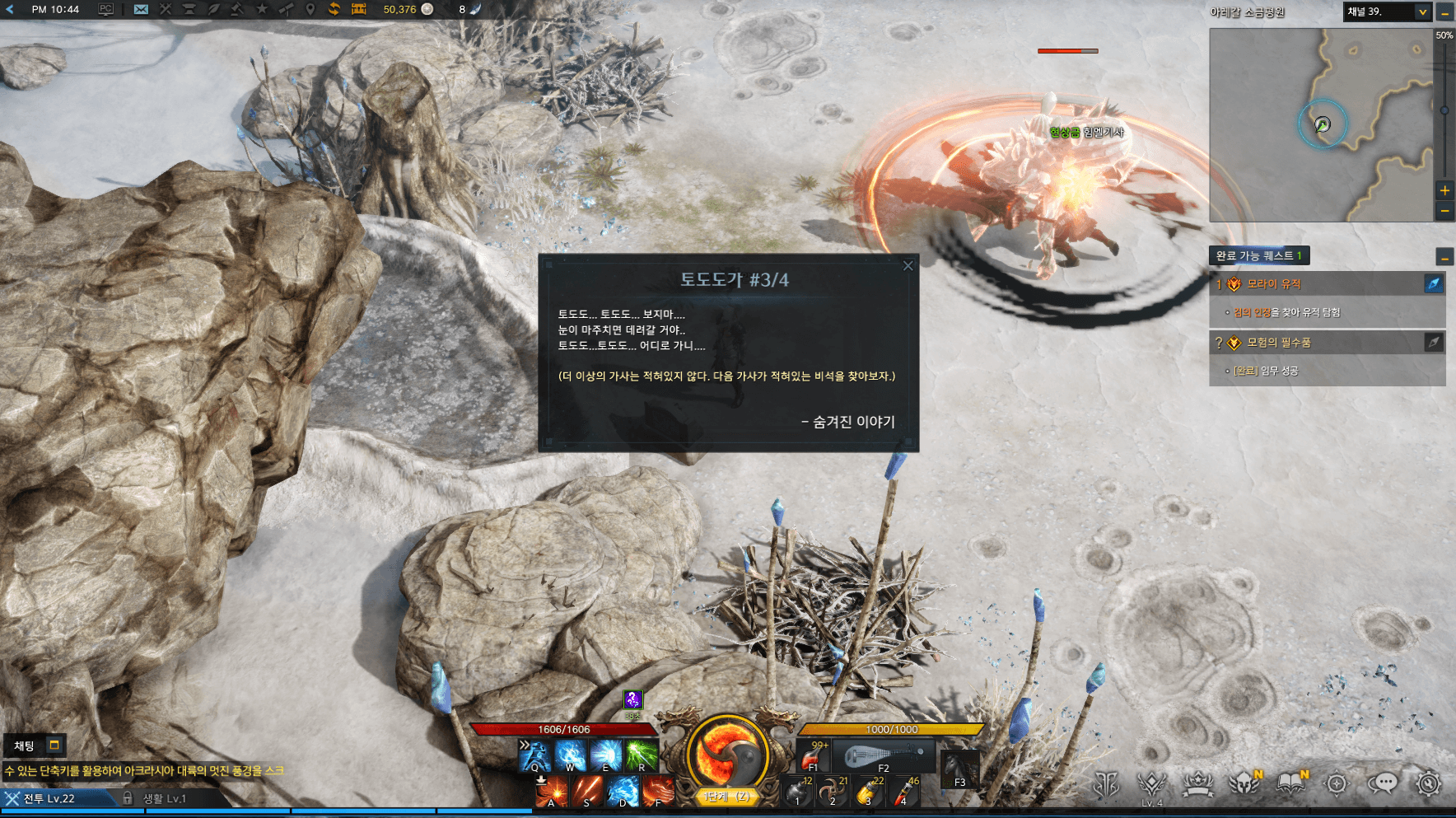Image resolution: width=1456 pixels, height=818 pixels.
Task: Zoom in the minimap with plus button
Action: pos(1444,190)
